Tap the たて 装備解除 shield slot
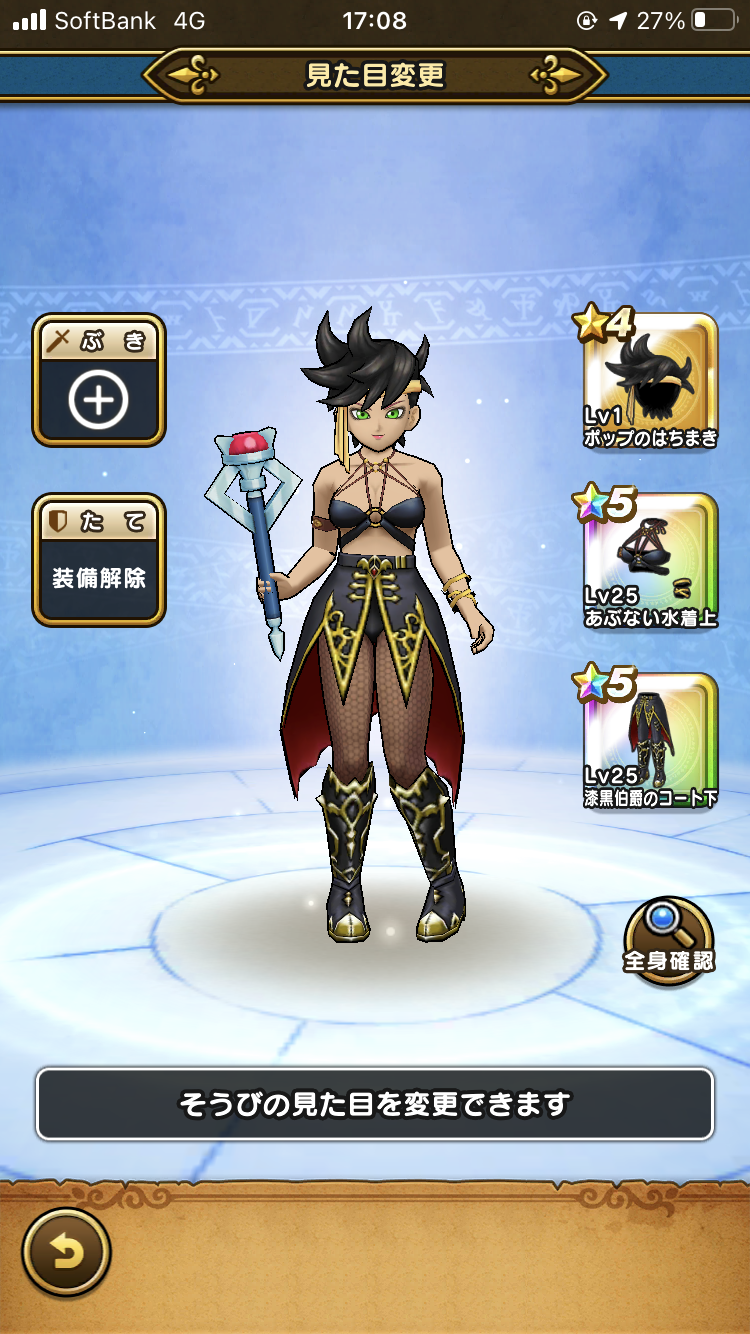 pyautogui.click(x=99, y=560)
